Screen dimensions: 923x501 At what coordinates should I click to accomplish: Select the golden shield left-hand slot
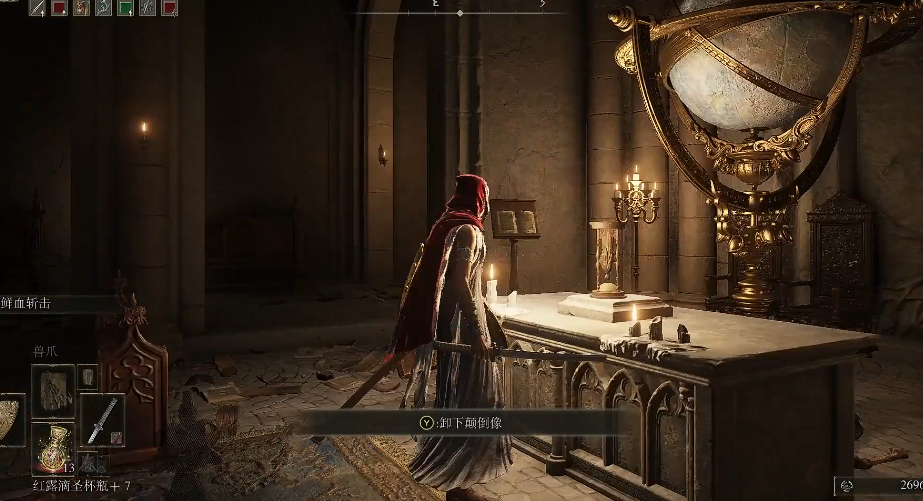(10, 419)
